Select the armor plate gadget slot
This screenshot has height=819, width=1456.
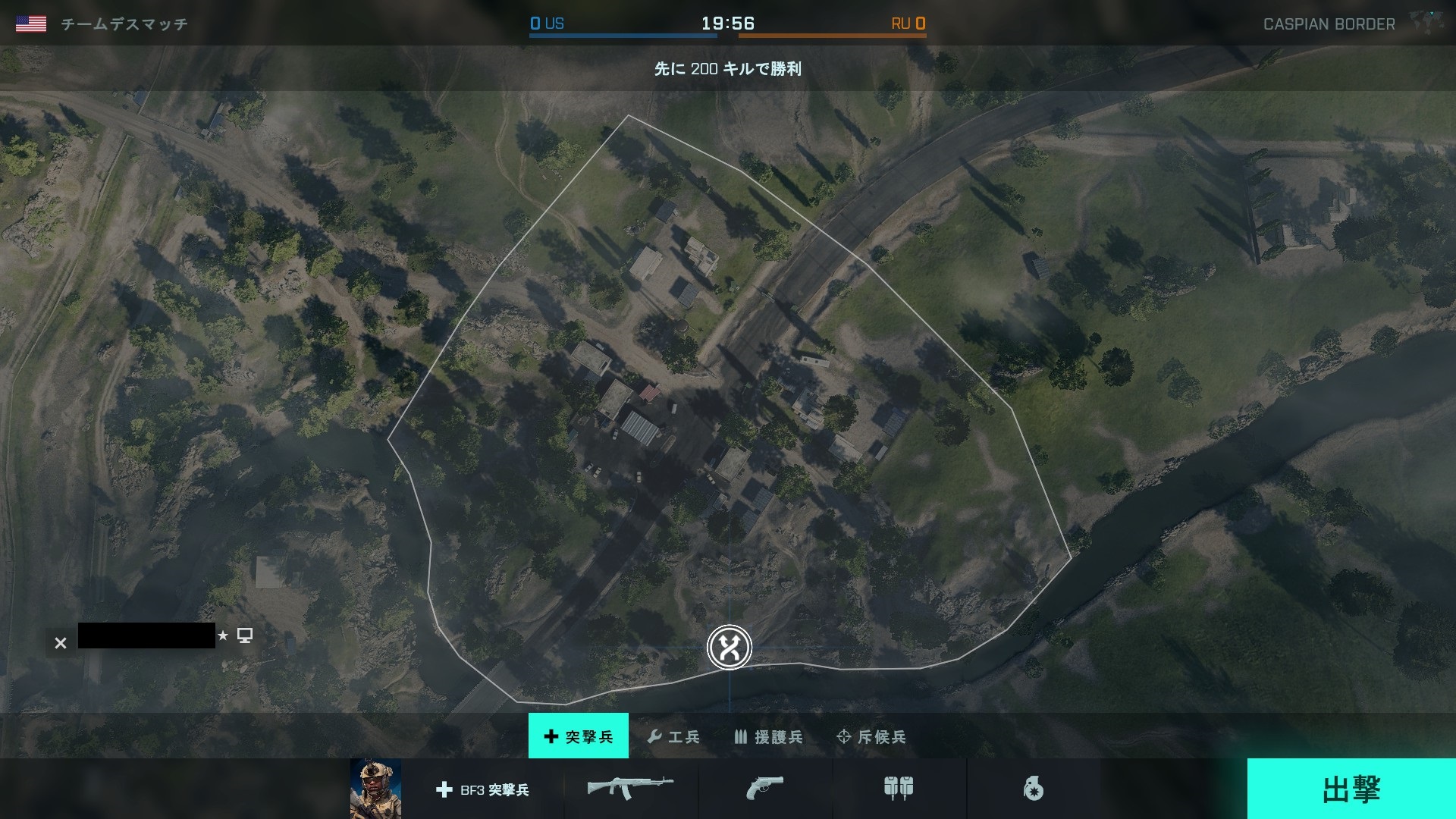pos(899,789)
